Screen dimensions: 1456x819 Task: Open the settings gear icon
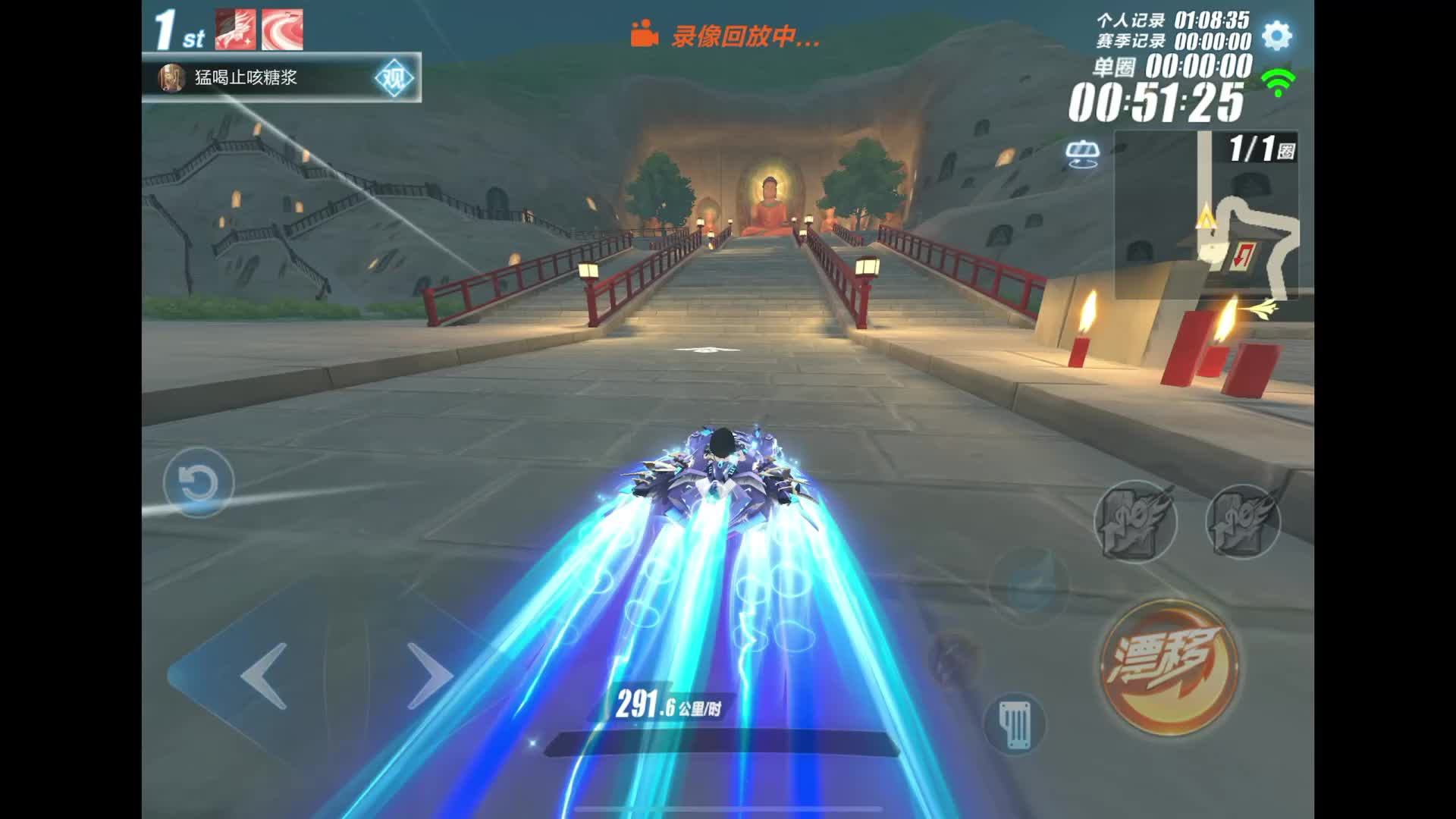click(x=1277, y=36)
